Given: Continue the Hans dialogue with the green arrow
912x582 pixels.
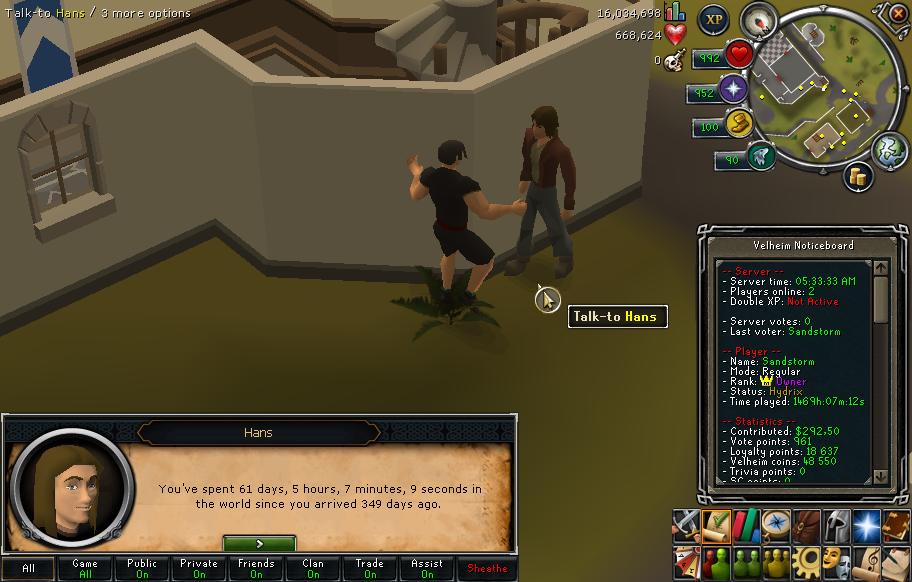Looking at the screenshot, I should (x=259, y=543).
